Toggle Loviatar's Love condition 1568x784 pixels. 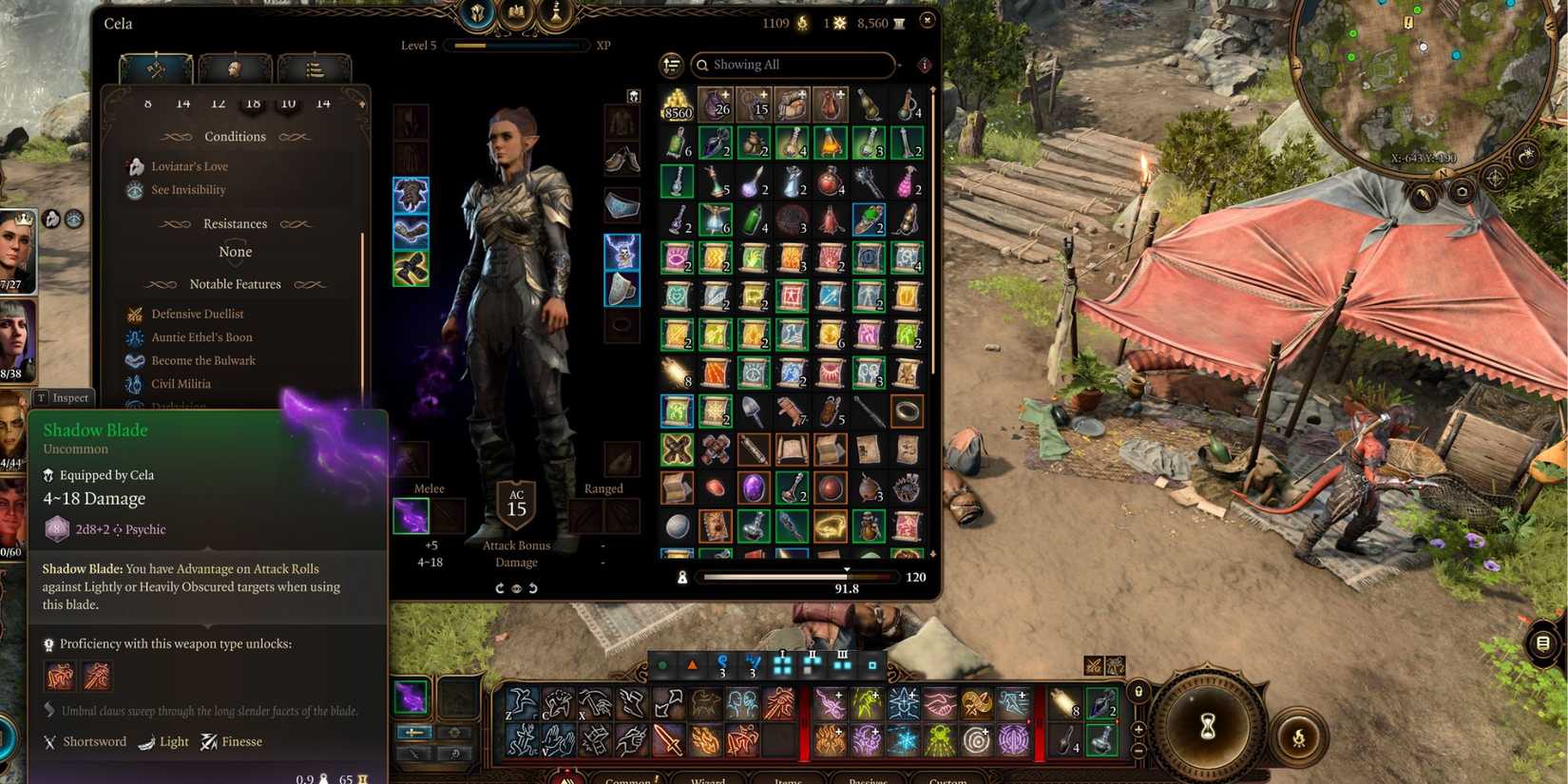coord(190,165)
